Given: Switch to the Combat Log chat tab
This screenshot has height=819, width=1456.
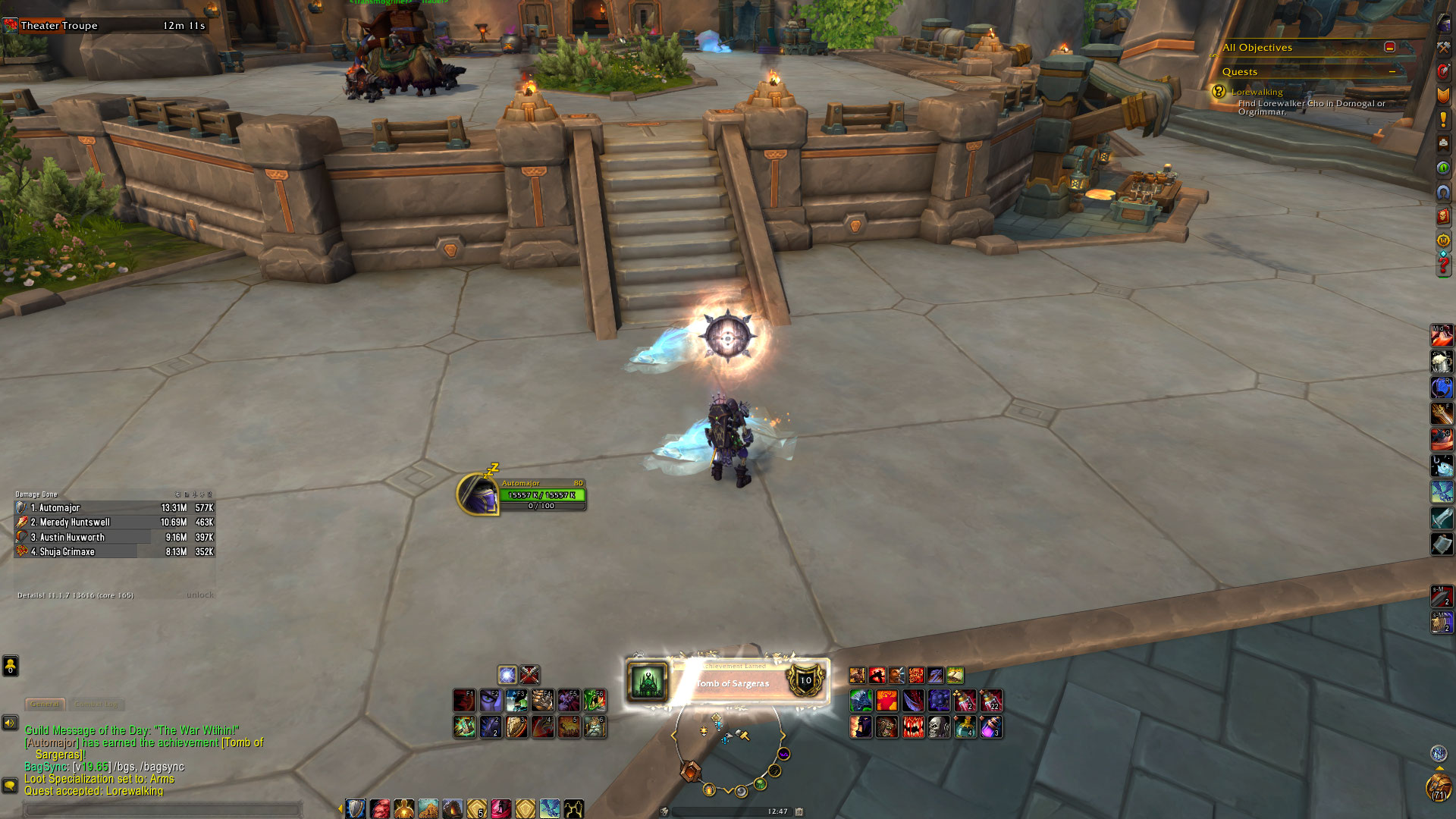Looking at the screenshot, I should pos(96,704).
